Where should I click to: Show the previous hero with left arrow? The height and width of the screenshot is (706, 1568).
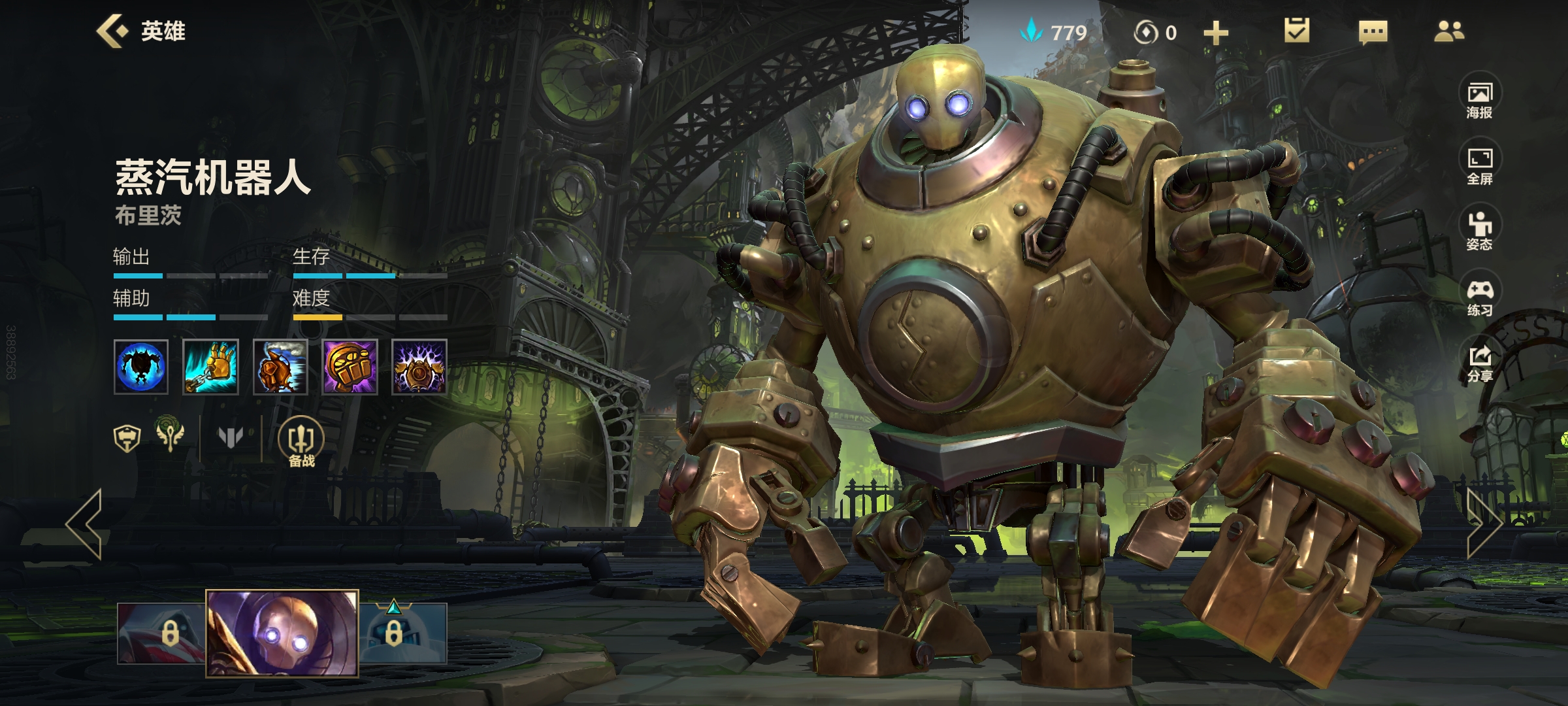pos(85,524)
